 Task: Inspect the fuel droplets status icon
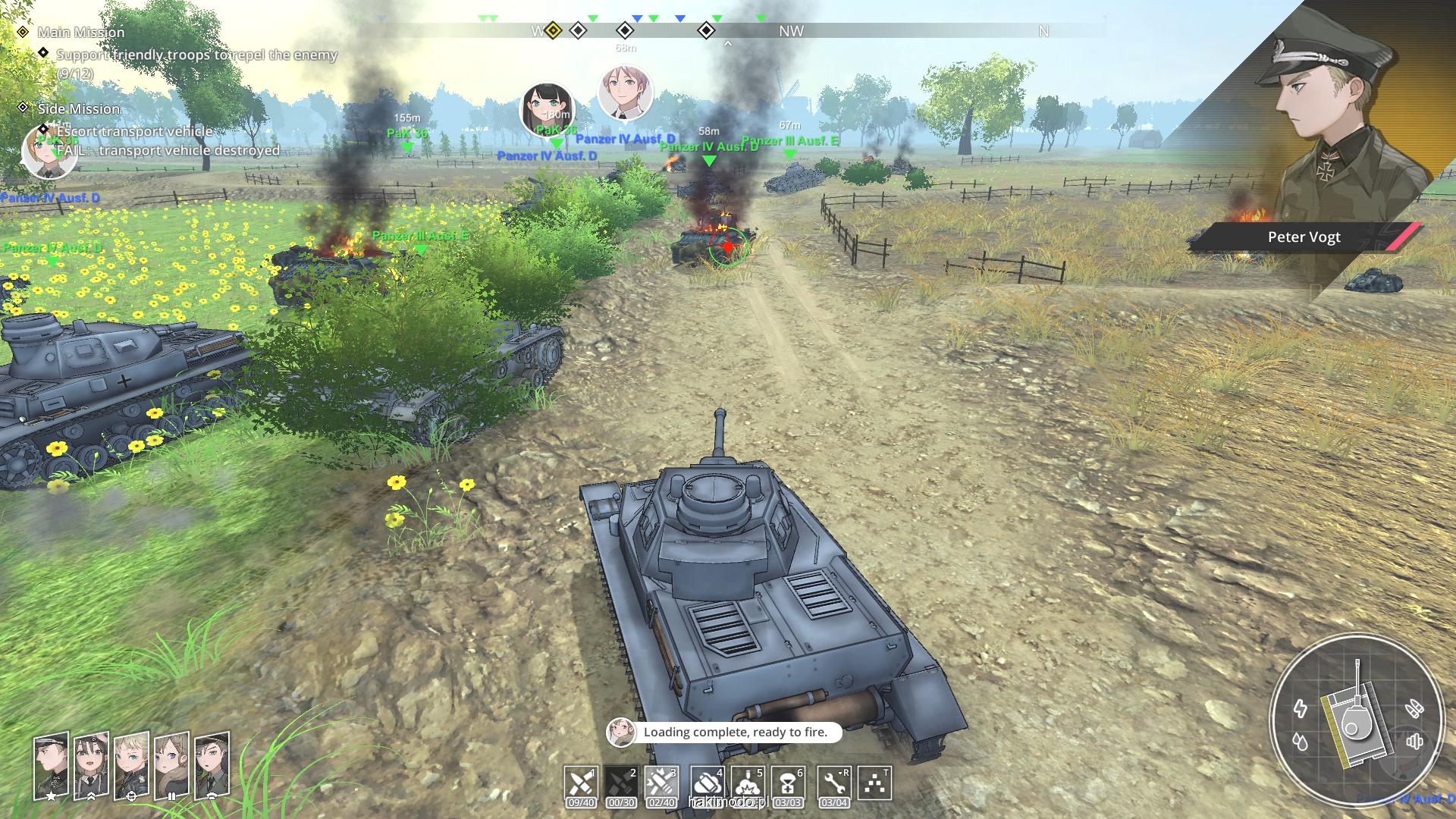(x=1301, y=741)
